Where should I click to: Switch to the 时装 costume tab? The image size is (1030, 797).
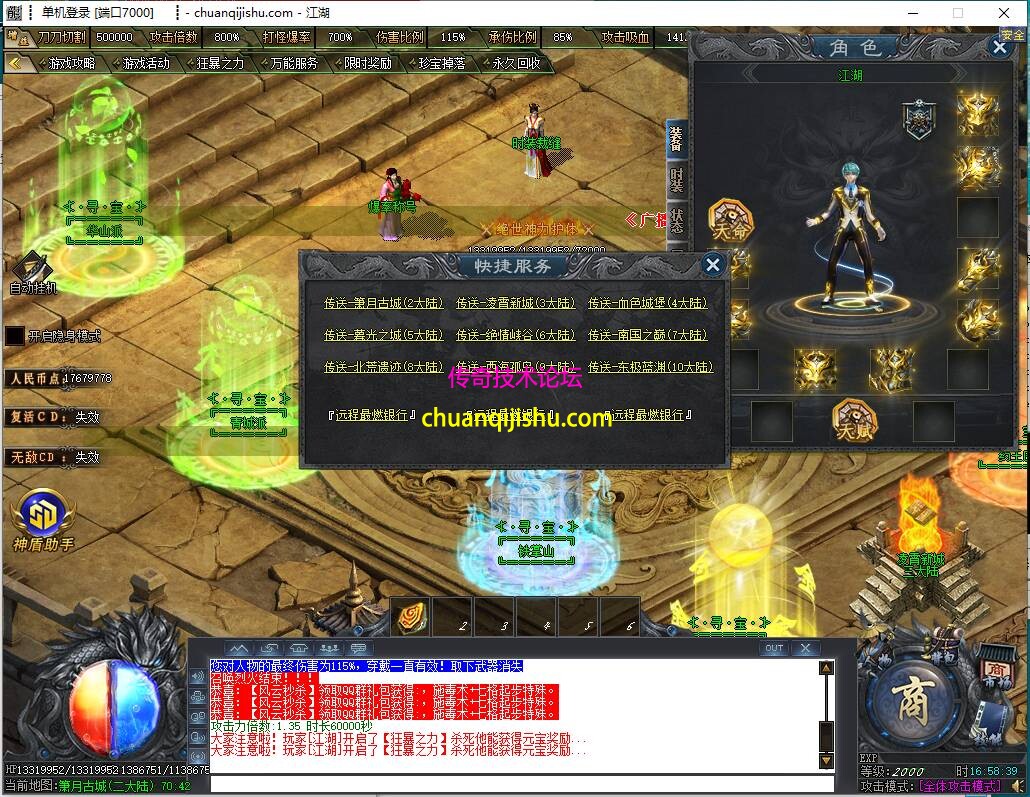677,181
